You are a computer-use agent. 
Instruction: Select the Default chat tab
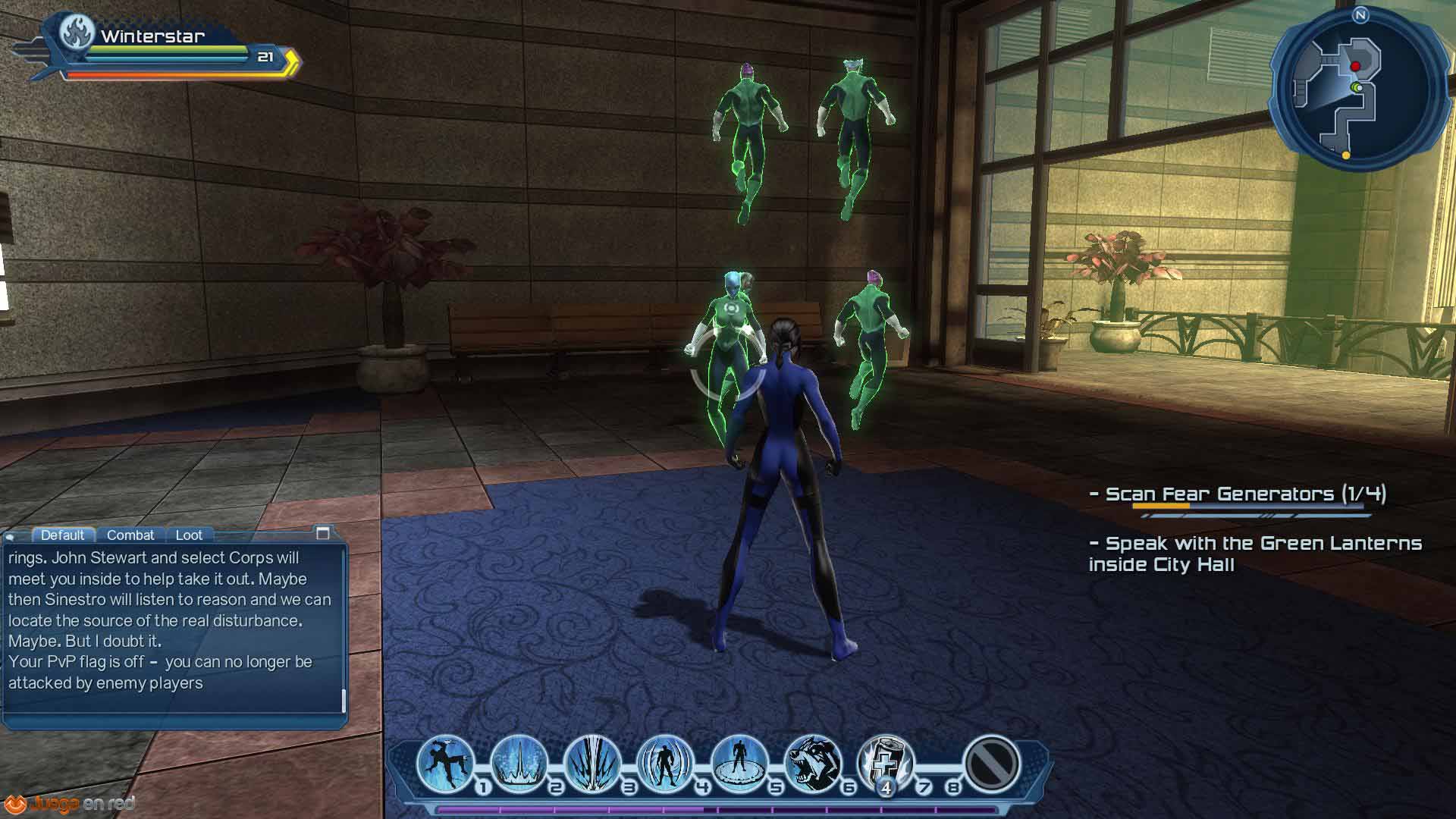point(62,535)
